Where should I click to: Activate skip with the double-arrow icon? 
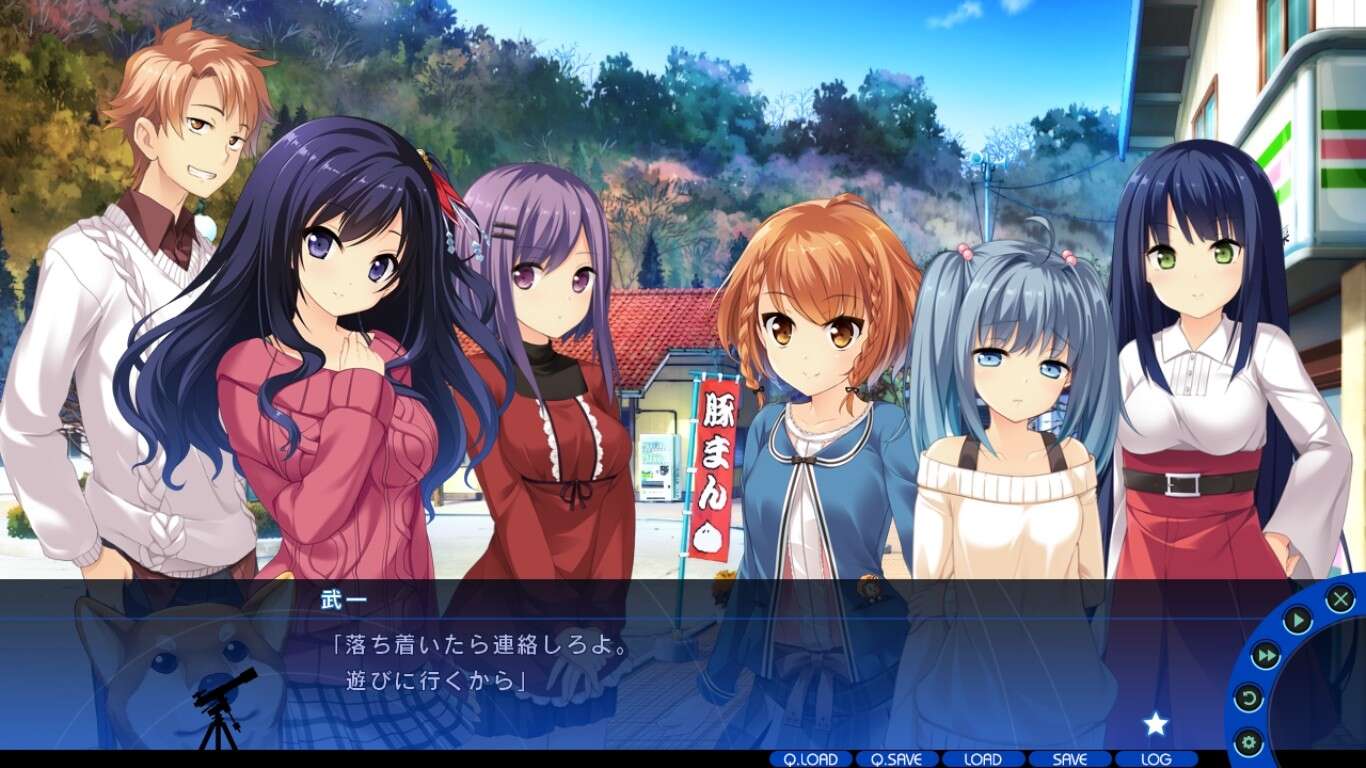pyautogui.click(x=1266, y=656)
